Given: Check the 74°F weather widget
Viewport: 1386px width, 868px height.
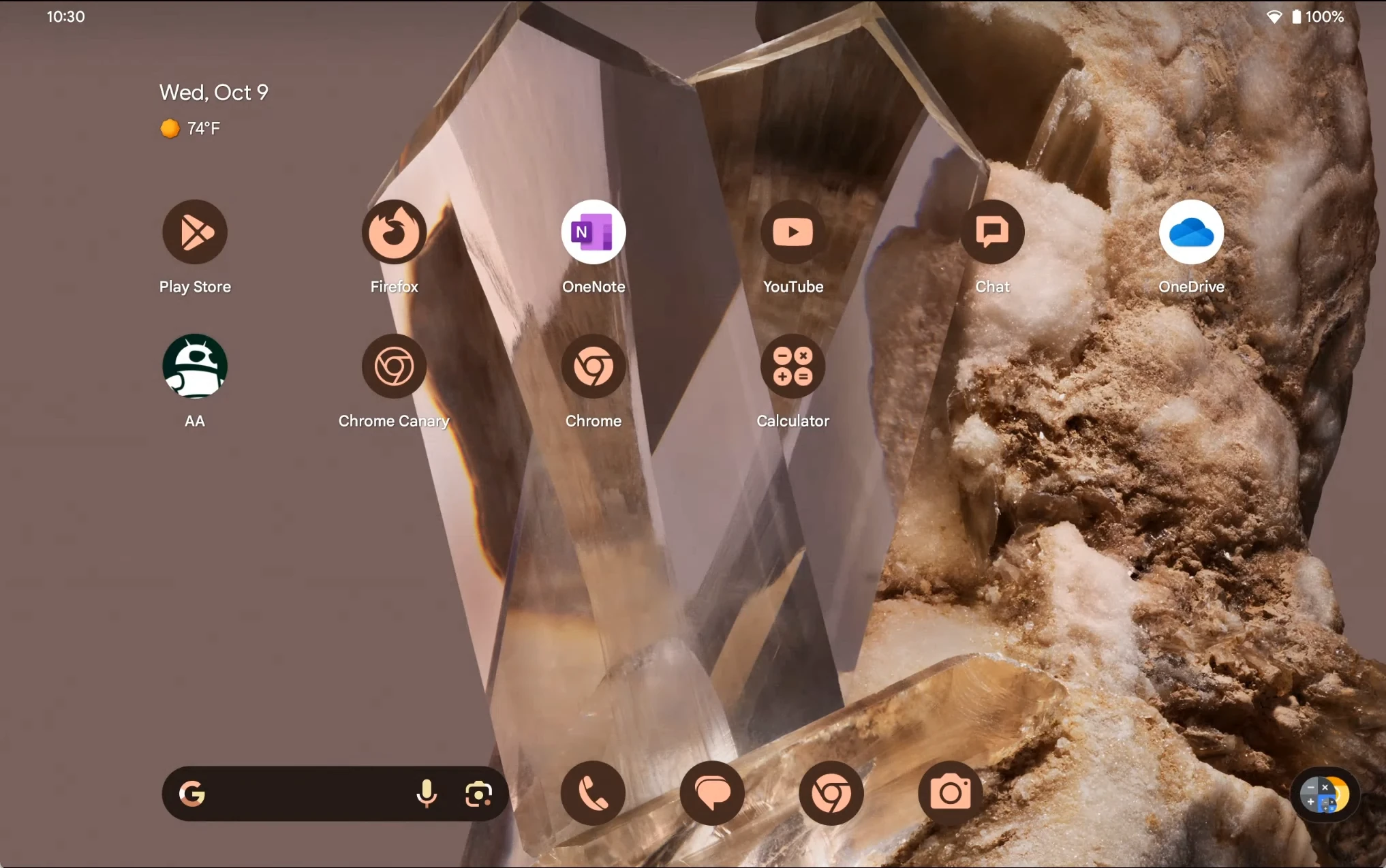Looking at the screenshot, I should click(x=191, y=128).
